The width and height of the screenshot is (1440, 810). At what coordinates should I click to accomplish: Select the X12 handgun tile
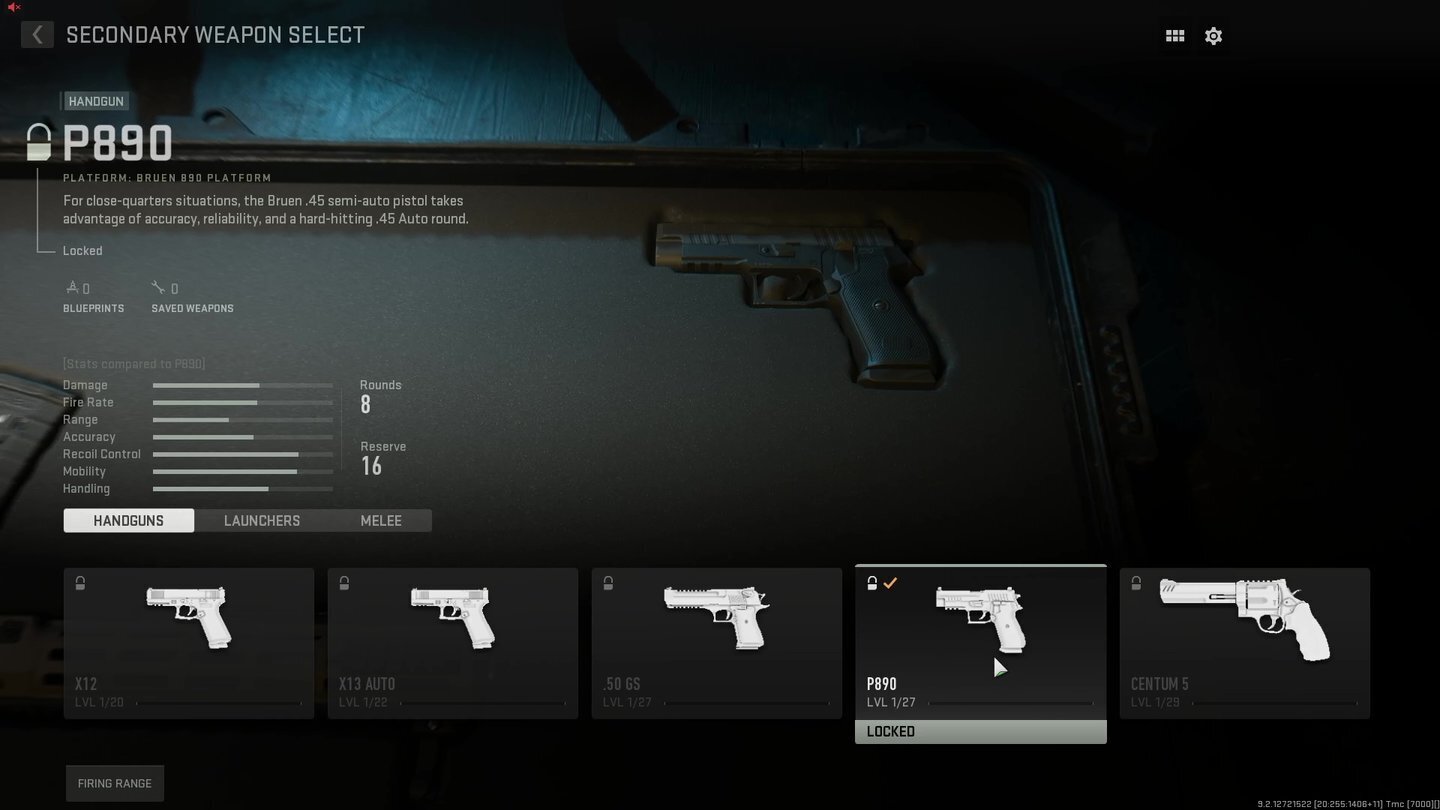[189, 643]
